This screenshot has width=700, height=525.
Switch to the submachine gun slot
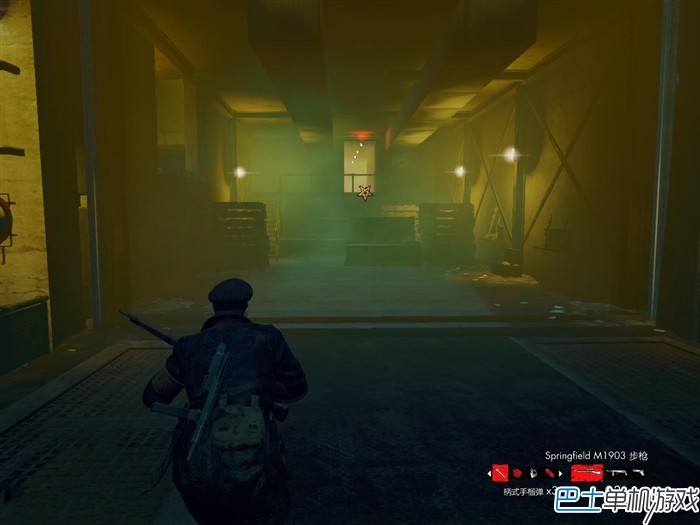(616, 472)
